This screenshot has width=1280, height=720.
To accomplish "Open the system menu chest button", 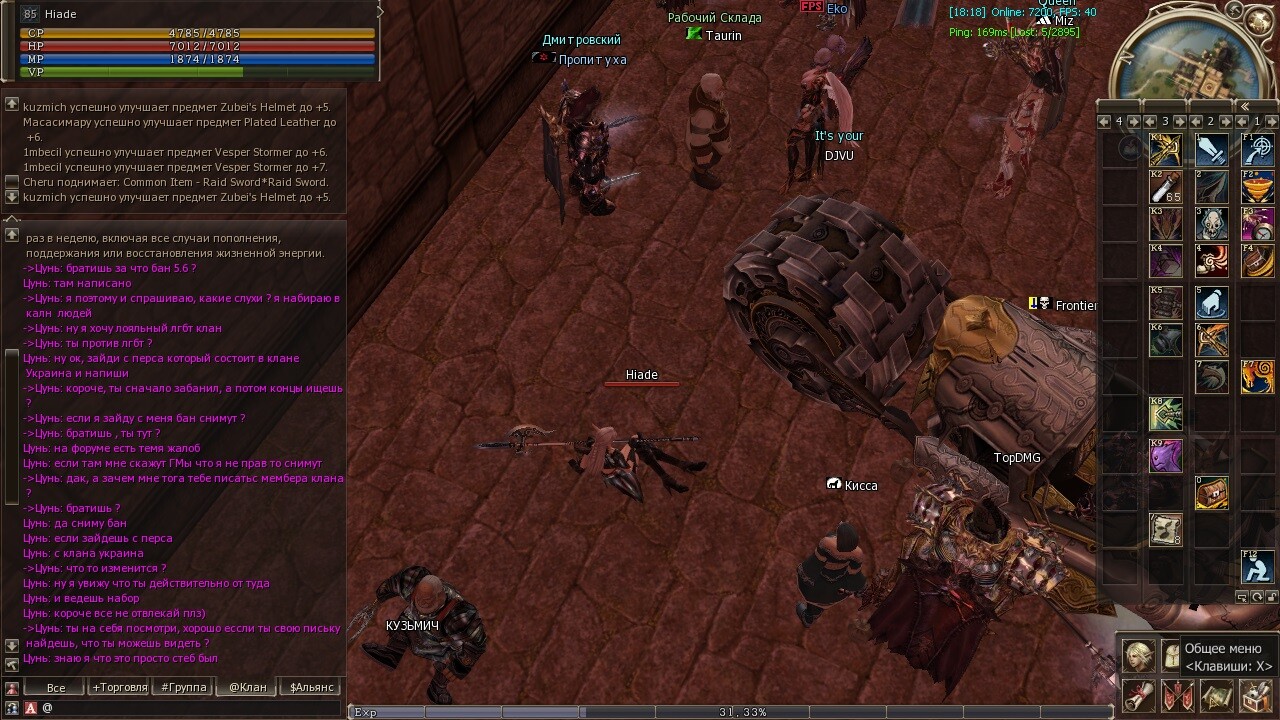I will (x=1255, y=694).
